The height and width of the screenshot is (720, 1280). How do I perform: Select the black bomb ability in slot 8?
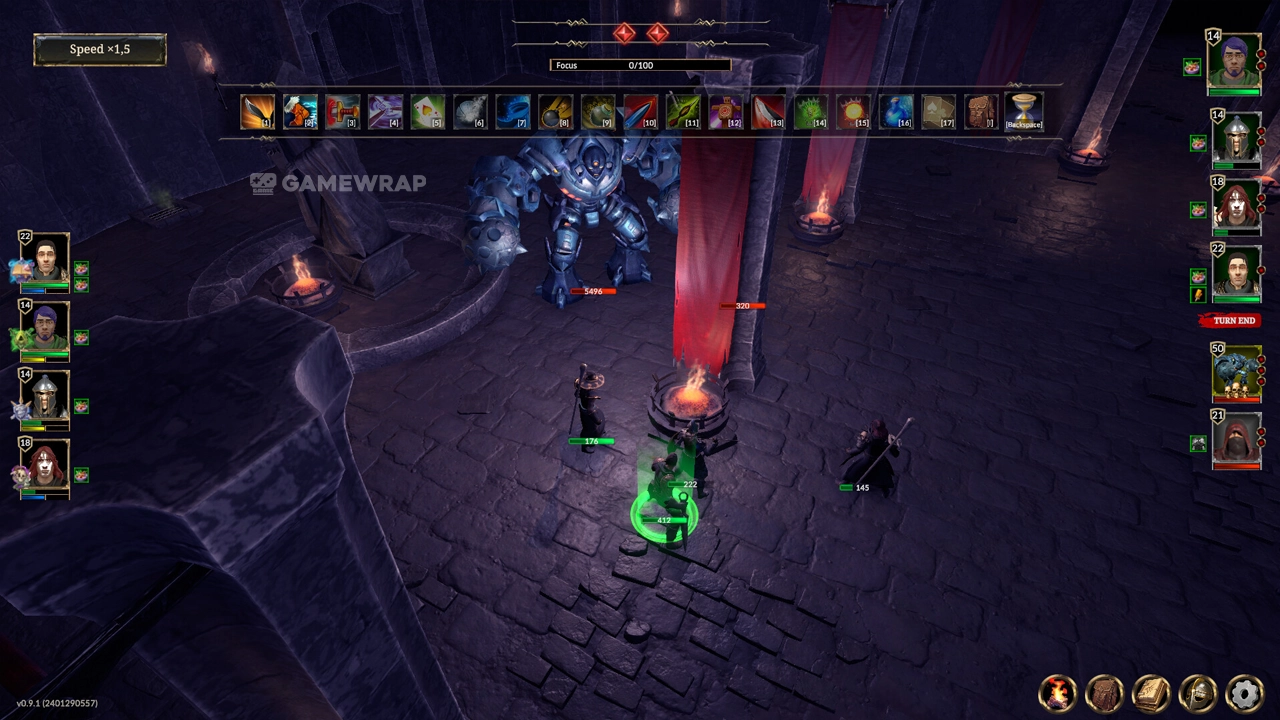555,111
